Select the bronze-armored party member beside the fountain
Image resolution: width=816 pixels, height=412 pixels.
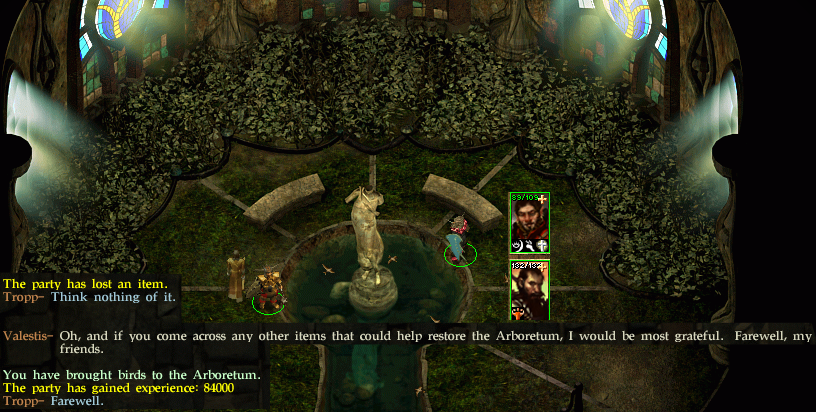tap(267, 291)
